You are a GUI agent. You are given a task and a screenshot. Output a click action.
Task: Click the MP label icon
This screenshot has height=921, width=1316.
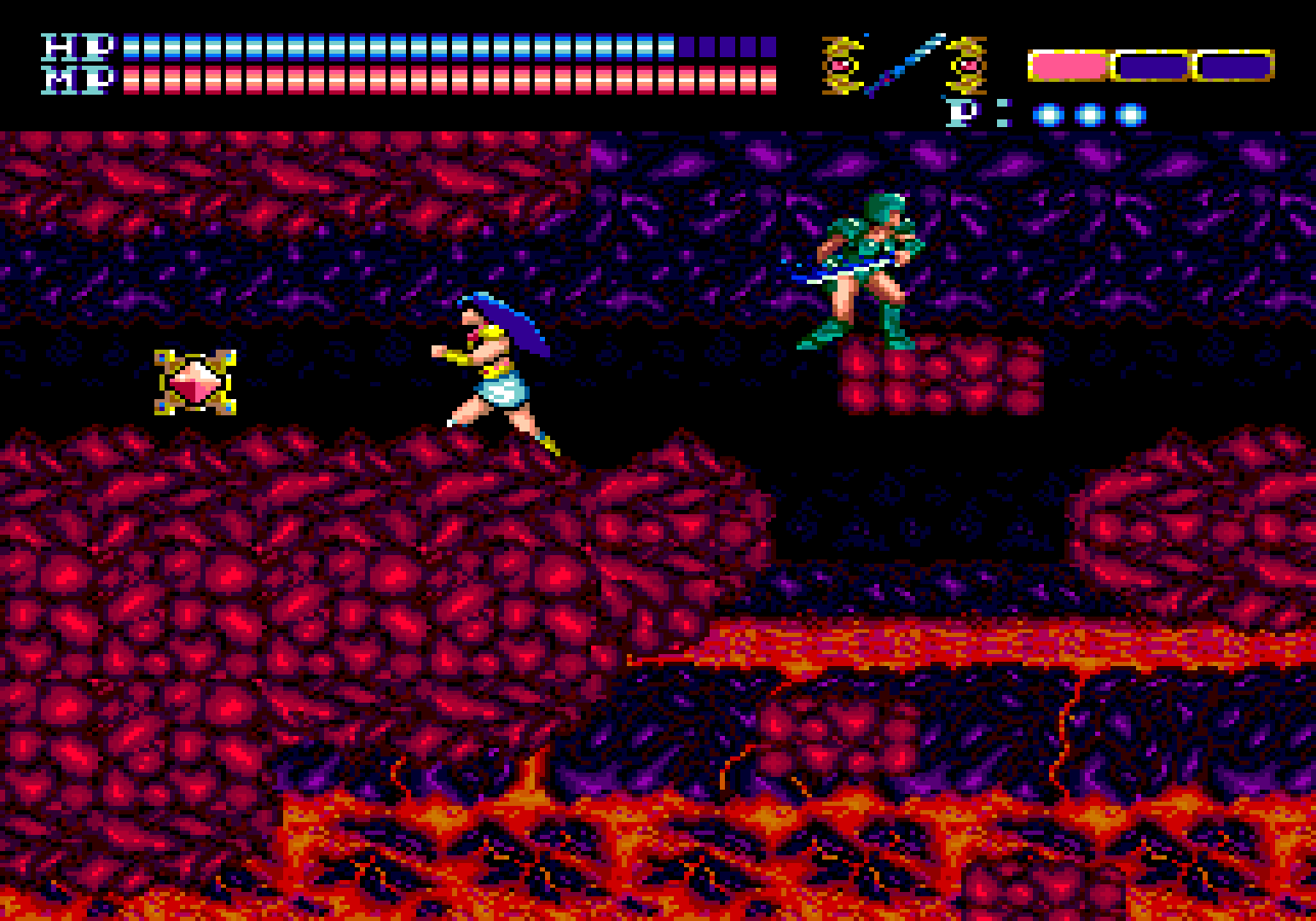(75, 79)
